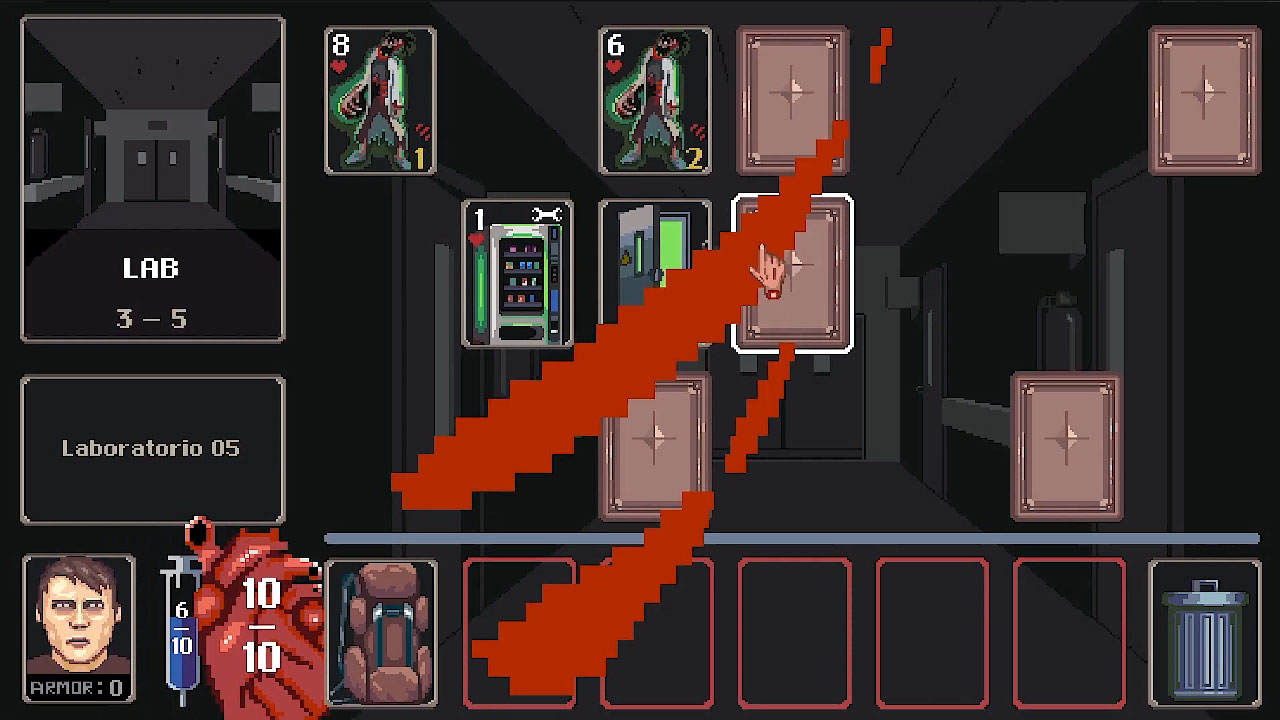Flip the face-down card on the middle-right side
The image size is (1280, 720).
click(x=1065, y=443)
